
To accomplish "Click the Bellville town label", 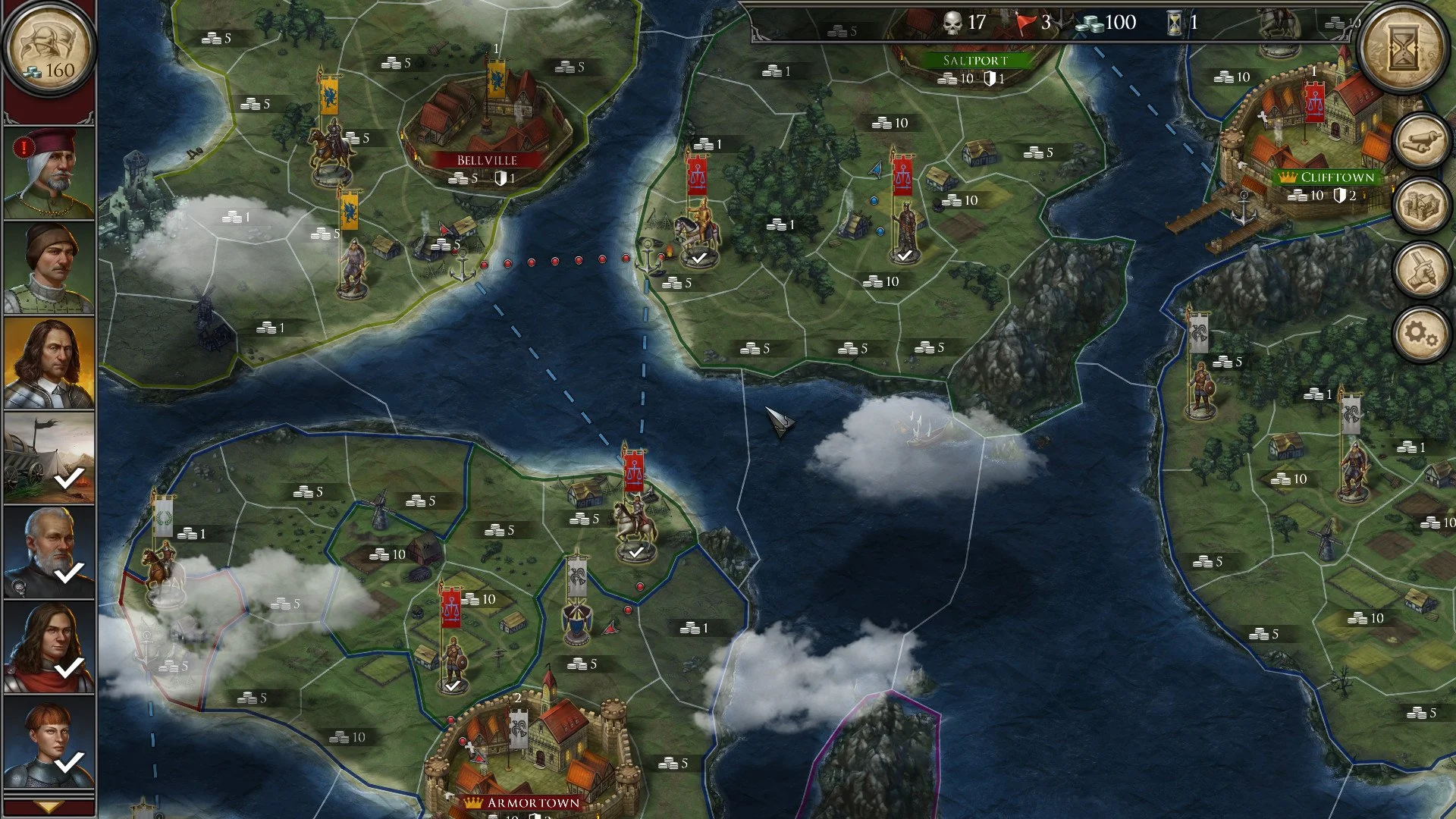I will [x=486, y=161].
